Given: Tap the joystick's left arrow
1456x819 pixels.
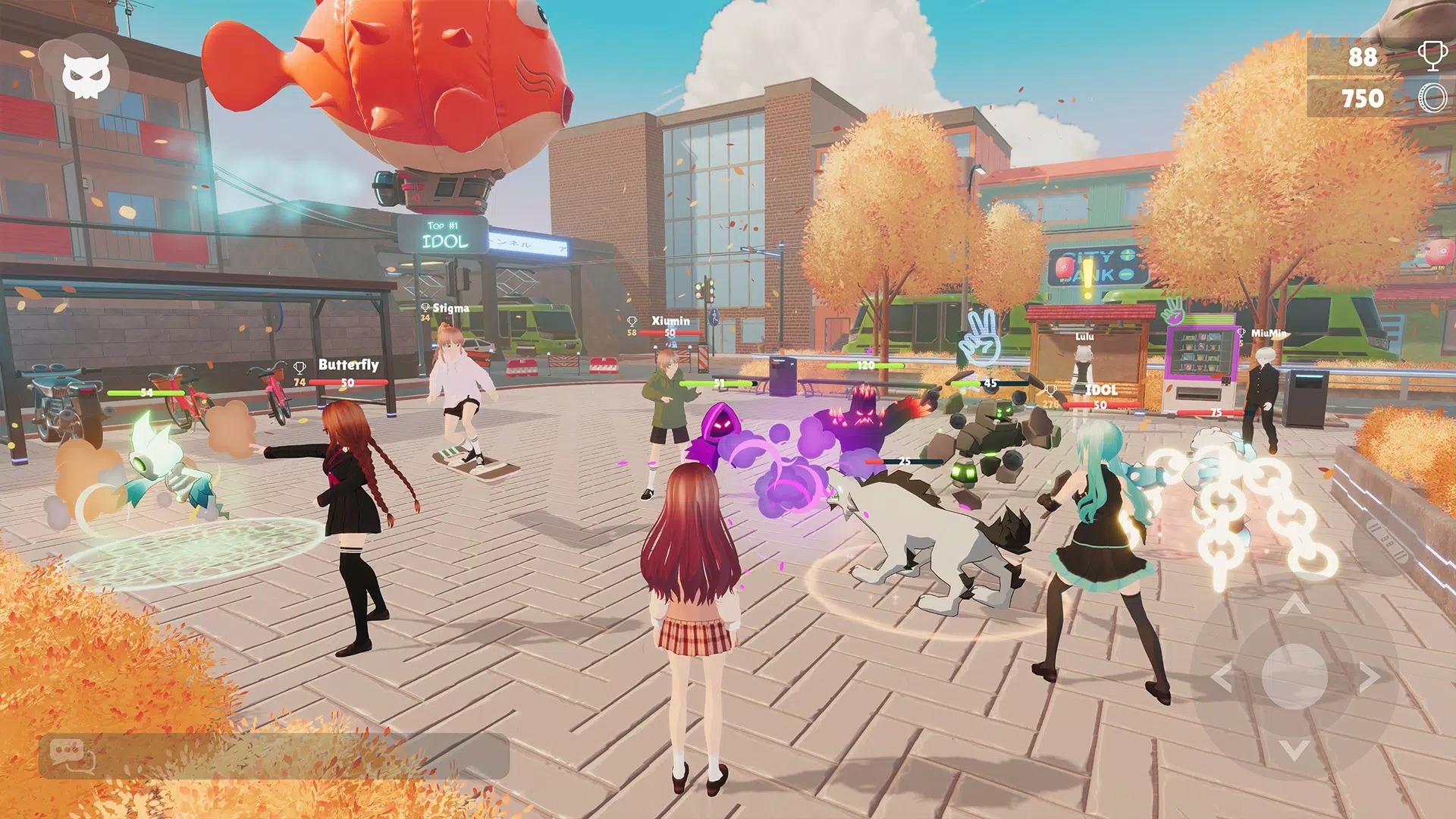Looking at the screenshot, I should click(1222, 676).
